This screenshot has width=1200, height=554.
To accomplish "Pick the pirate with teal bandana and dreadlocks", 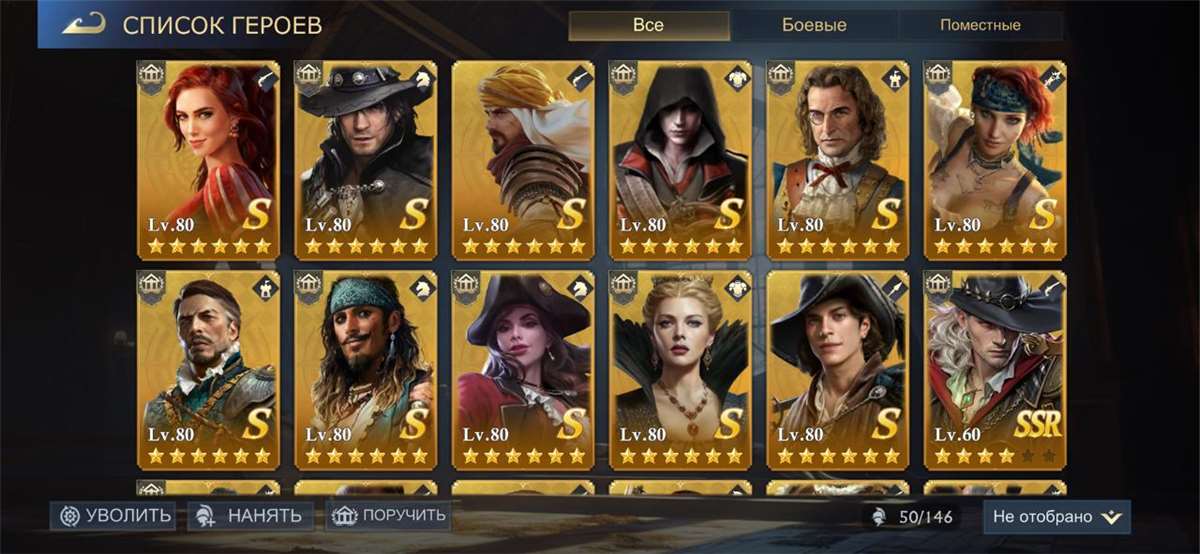I will (366, 370).
